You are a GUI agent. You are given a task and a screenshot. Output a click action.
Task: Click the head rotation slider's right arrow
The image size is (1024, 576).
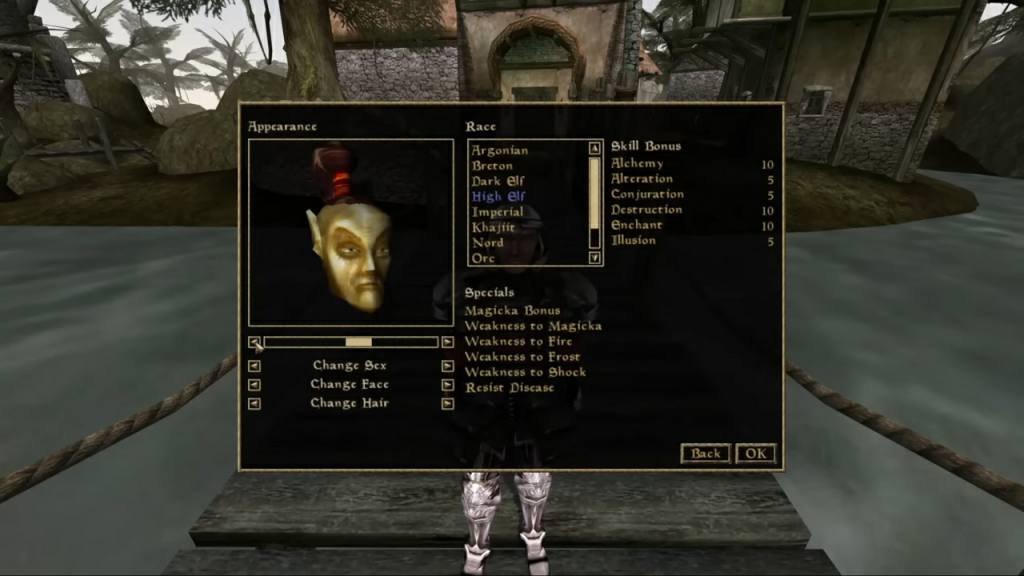pos(447,342)
